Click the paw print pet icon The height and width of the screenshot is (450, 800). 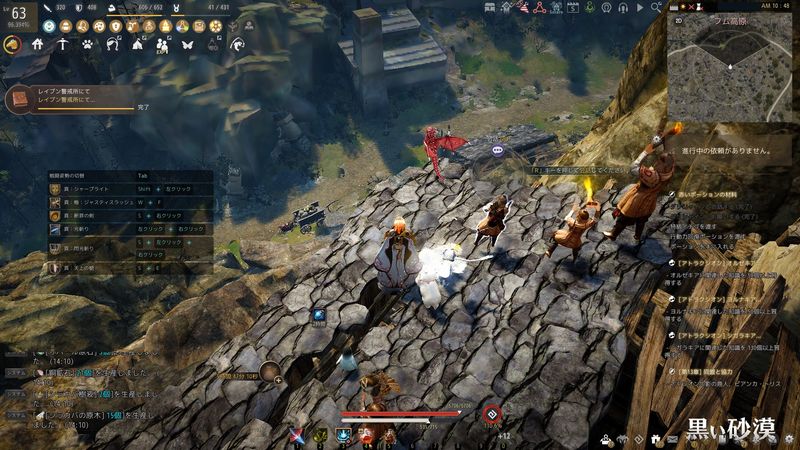(x=87, y=44)
